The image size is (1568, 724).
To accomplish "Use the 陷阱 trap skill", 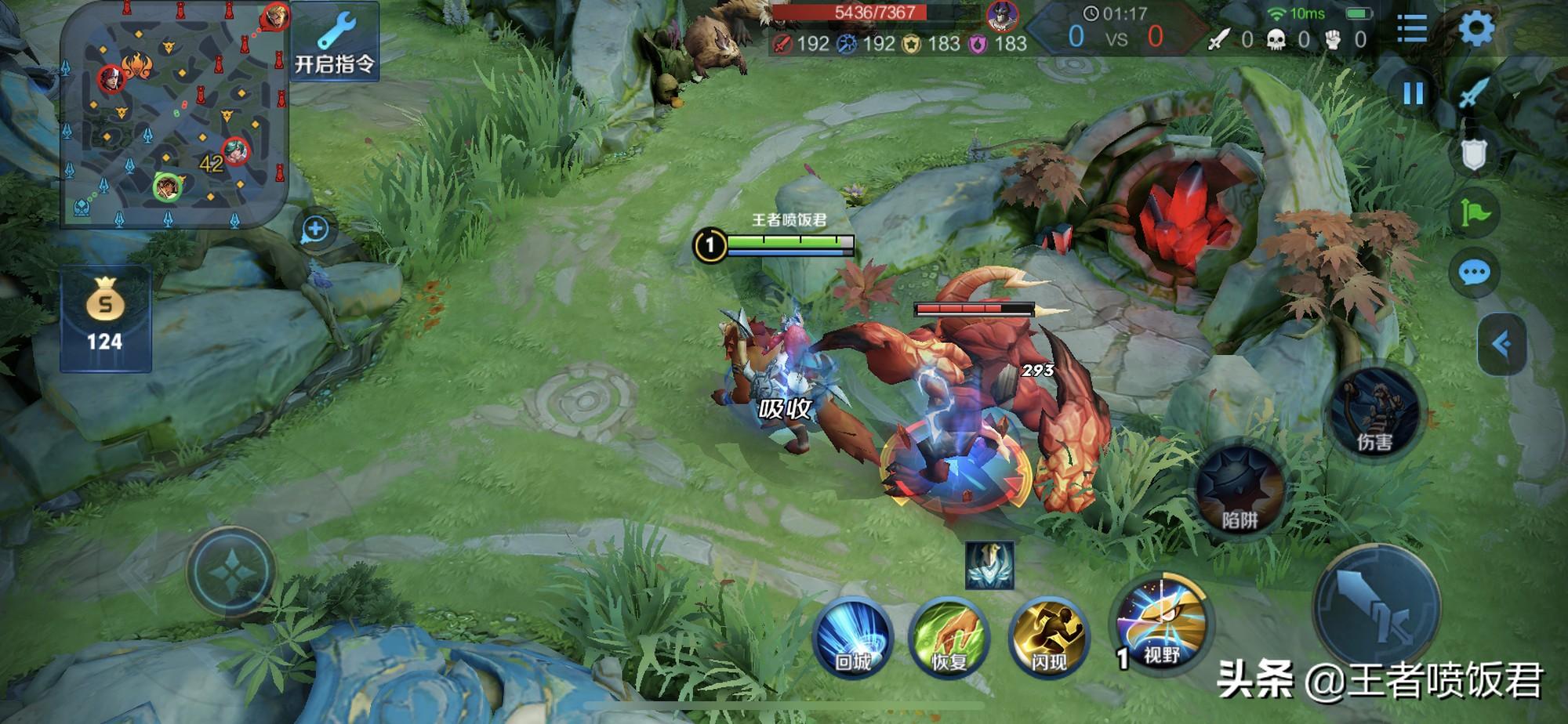I will [x=1240, y=490].
